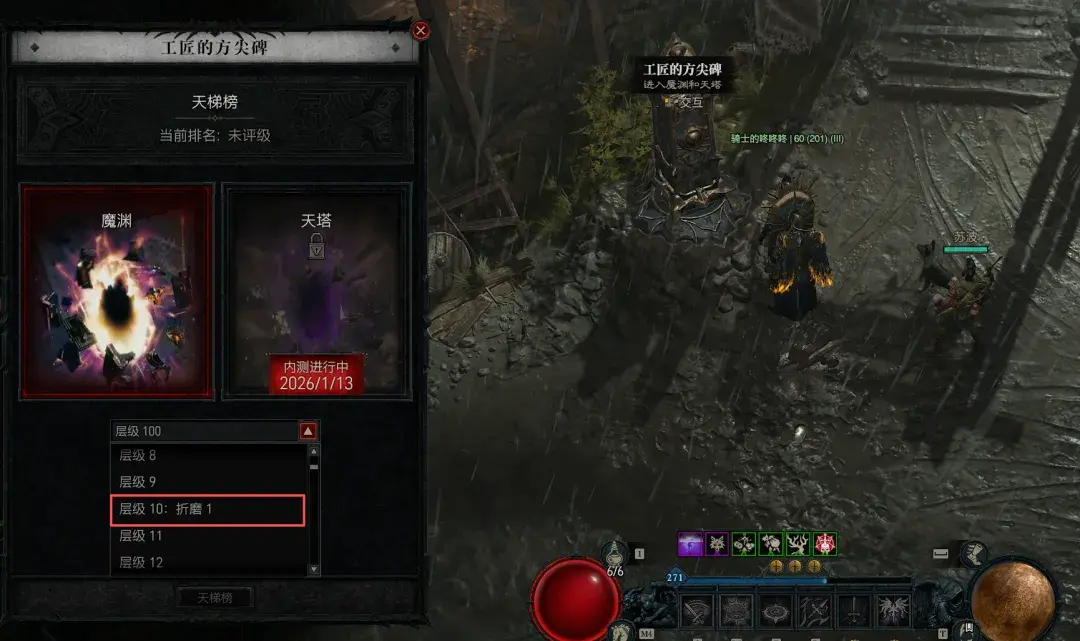The height and width of the screenshot is (641, 1080).
Task: Choose 层级 12 from the list
Action: (x=207, y=562)
